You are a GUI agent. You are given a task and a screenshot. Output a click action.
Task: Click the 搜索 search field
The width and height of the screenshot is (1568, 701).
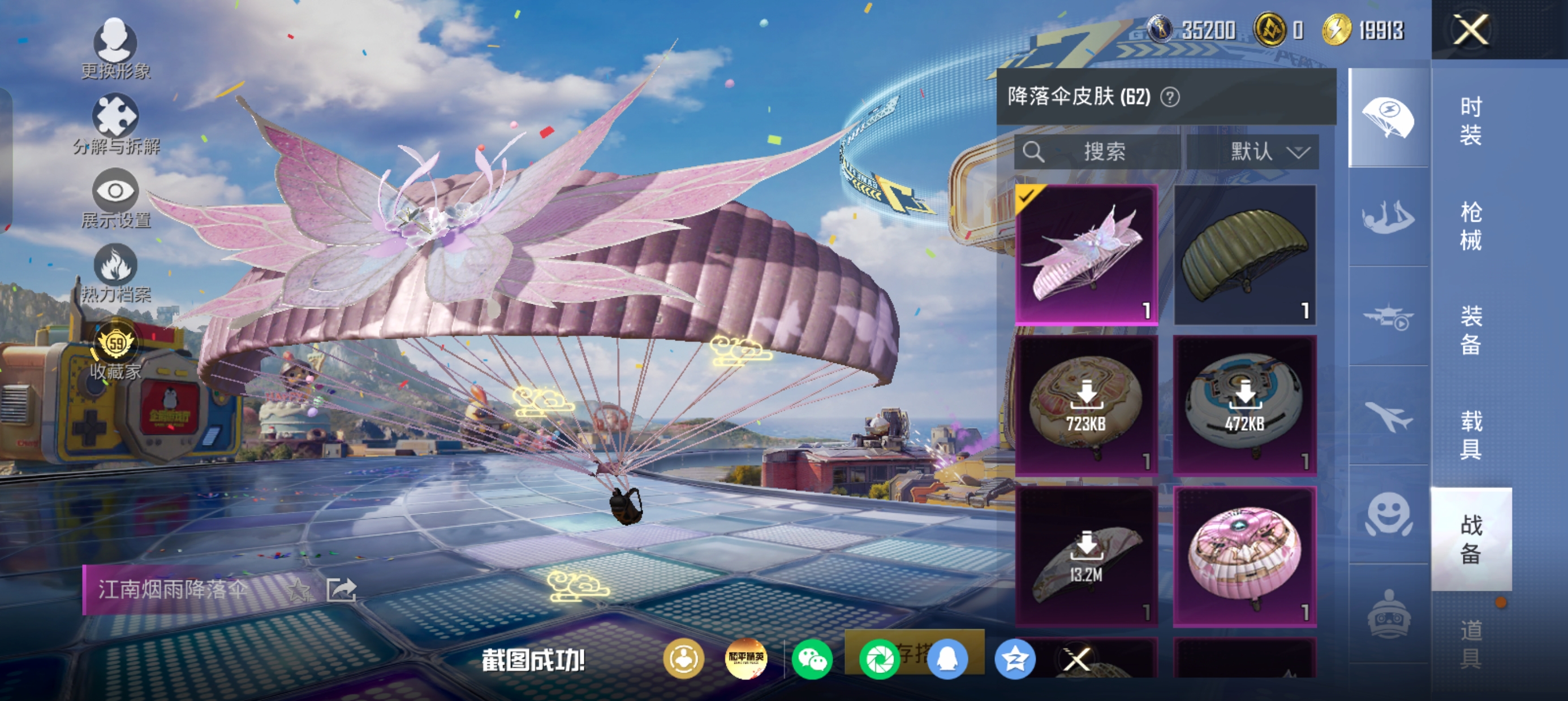[x=1097, y=152]
